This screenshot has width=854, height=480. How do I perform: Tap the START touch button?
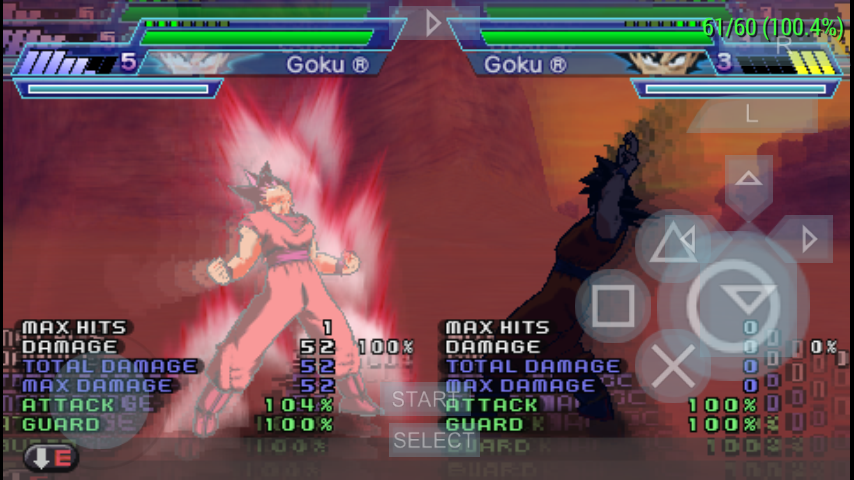(423, 399)
